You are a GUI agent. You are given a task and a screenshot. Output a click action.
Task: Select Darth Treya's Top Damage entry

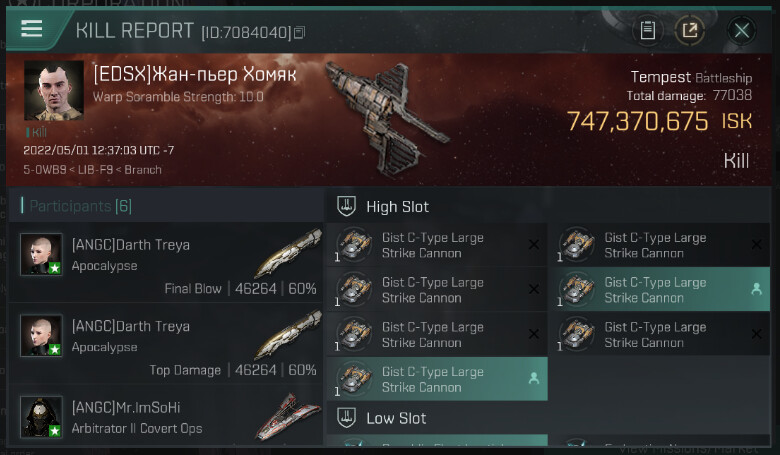[170, 348]
